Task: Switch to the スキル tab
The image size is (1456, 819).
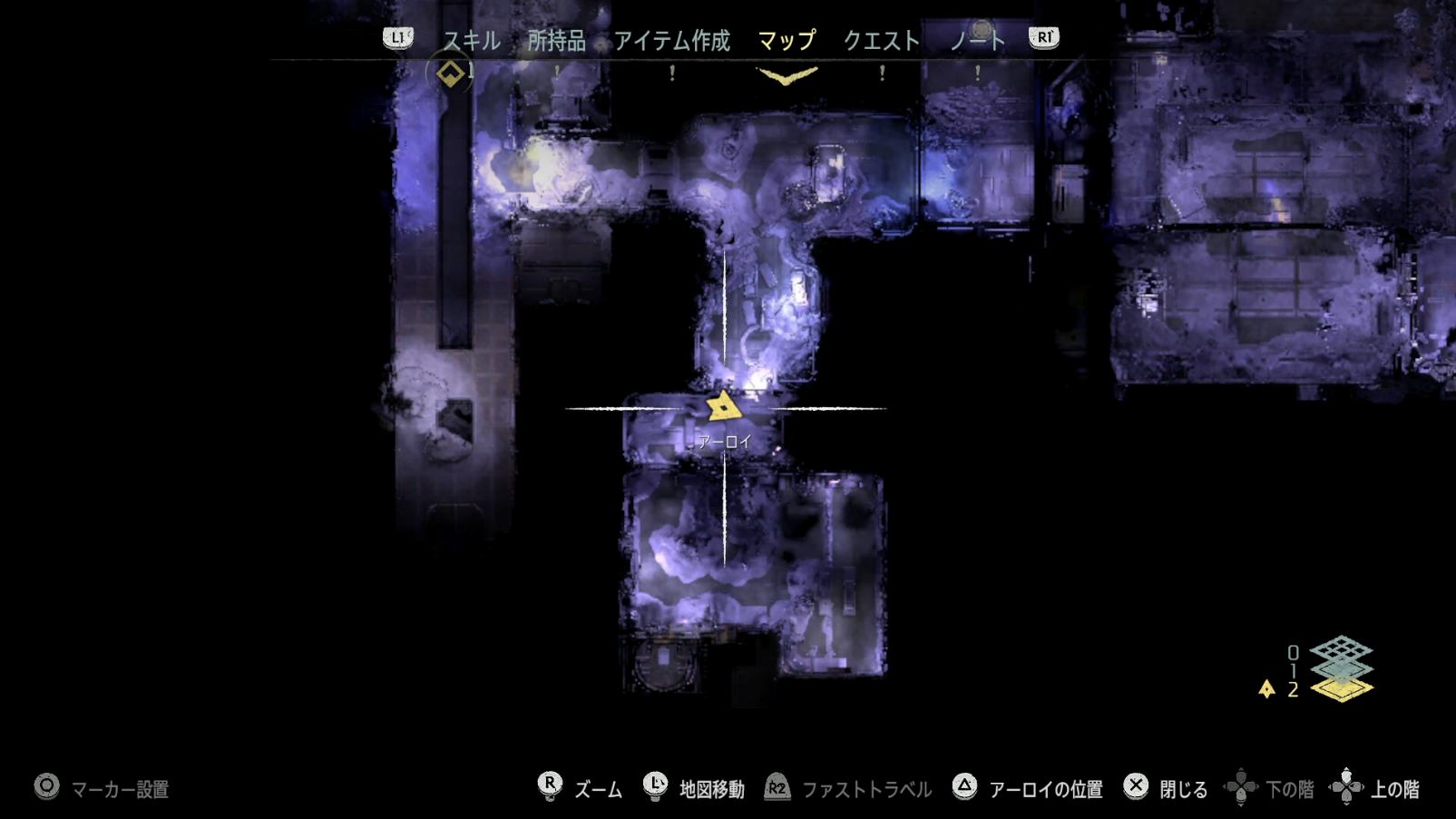Action: pos(472,40)
